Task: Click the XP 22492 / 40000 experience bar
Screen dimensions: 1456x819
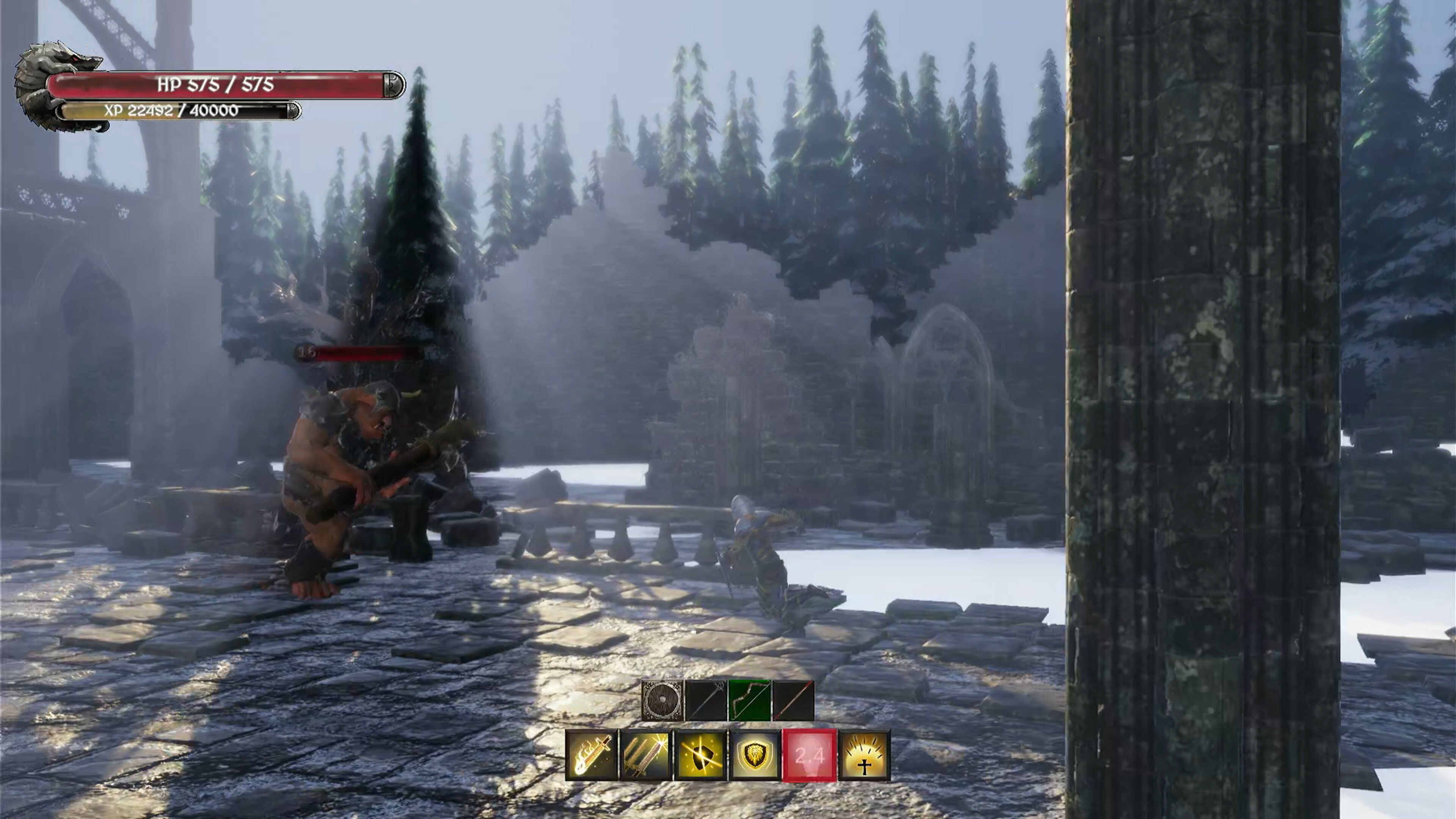Action: 175,111
